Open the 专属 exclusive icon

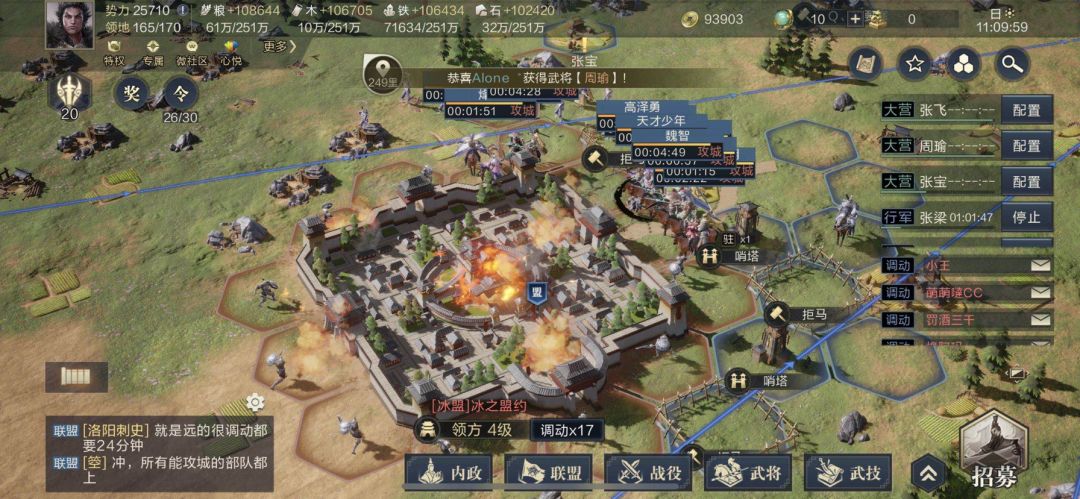(153, 52)
